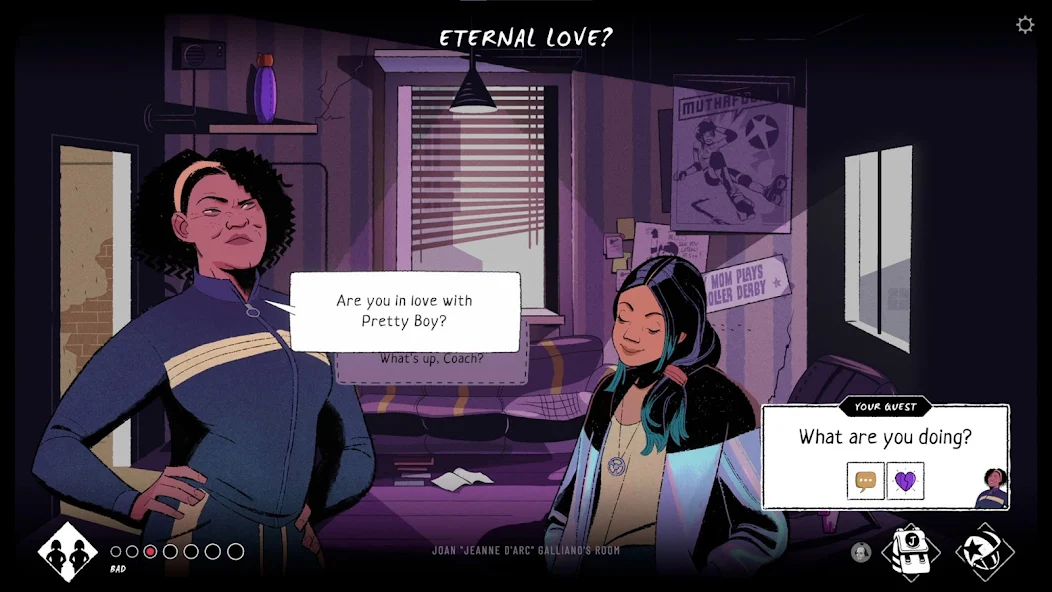The image size is (1052, 592).
Task: Open the "What are you doing?" quest panel
Action: pyautogui.click(x=884, y=437)
